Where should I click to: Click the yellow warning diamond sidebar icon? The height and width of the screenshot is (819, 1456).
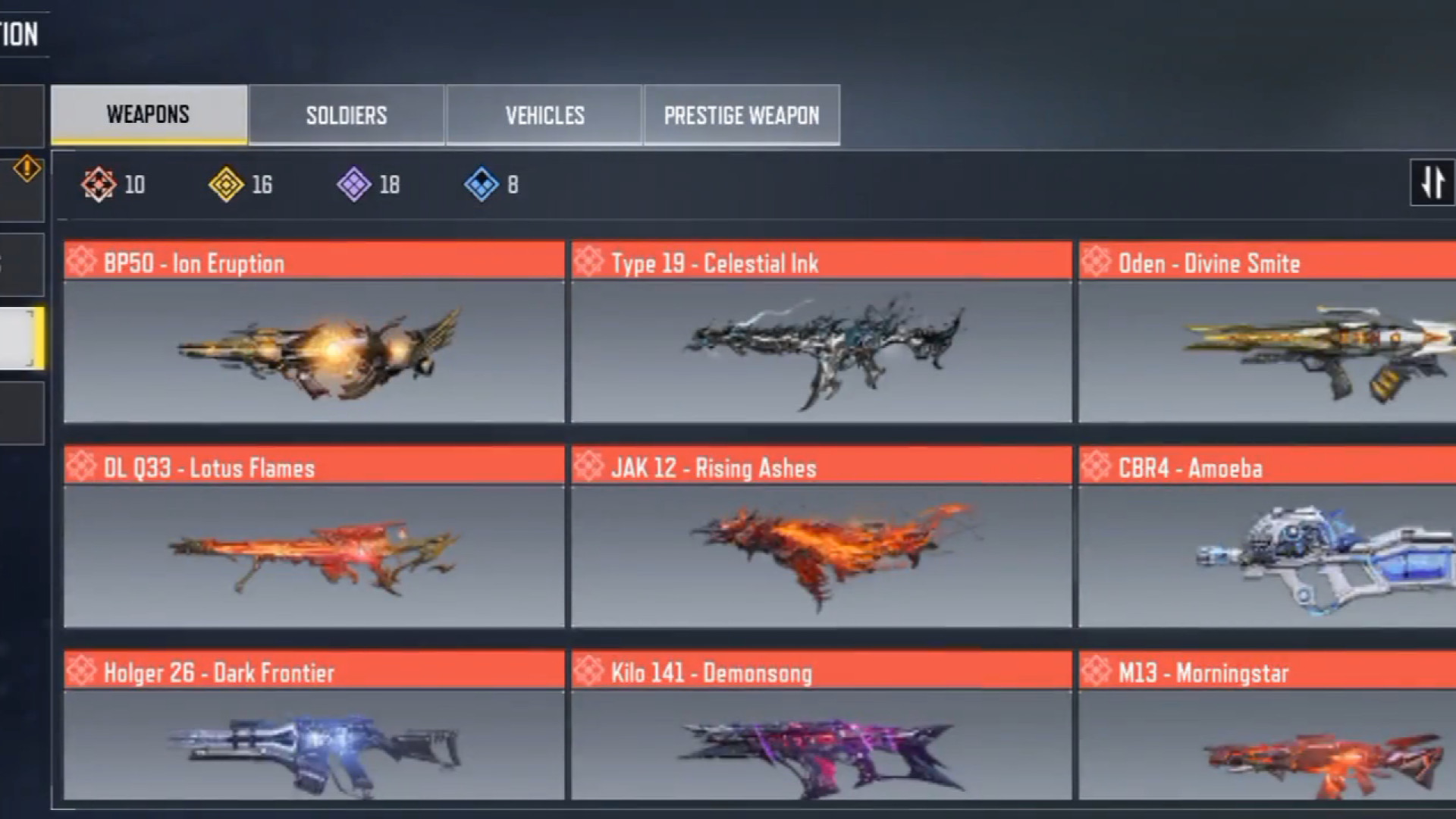pos(27,168)
